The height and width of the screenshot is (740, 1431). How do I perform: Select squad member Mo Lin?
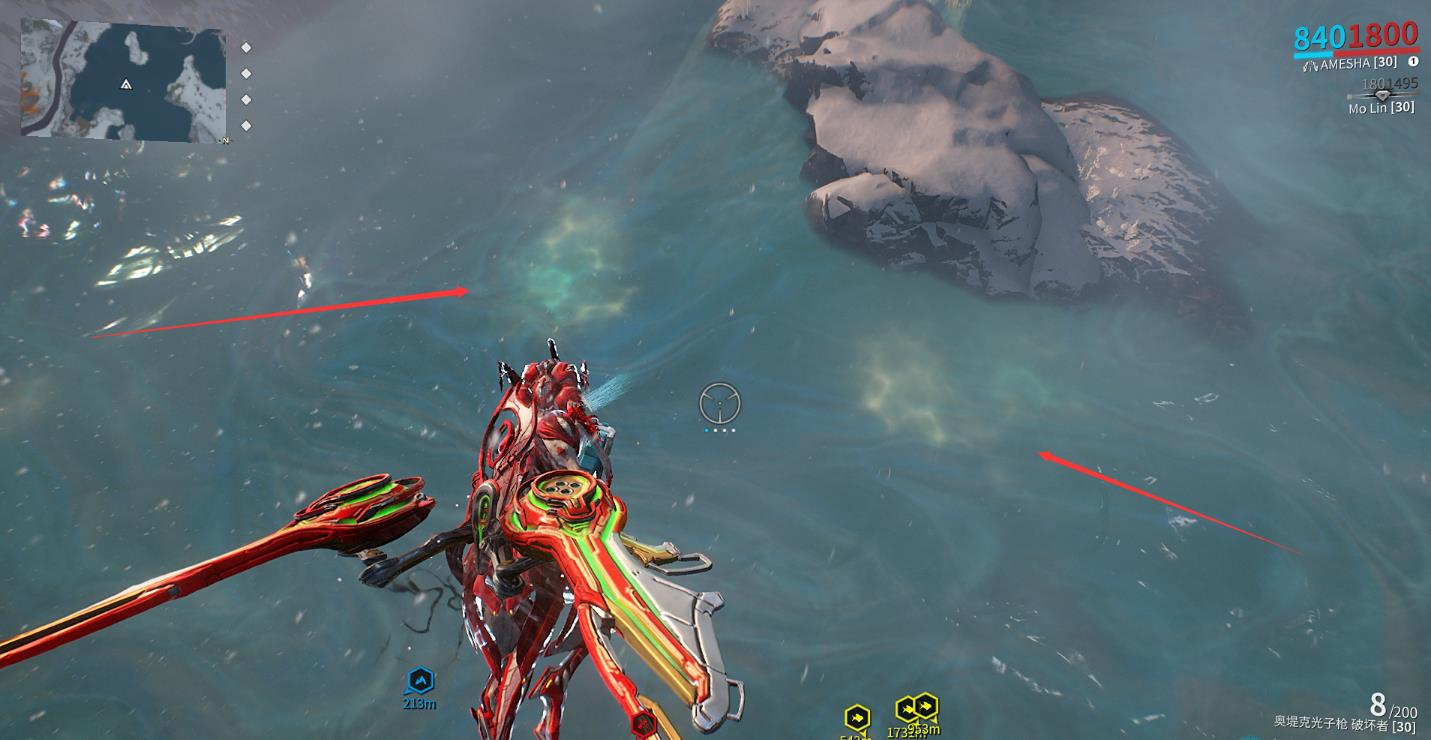pyautogui.click(x=1381, y=107)
